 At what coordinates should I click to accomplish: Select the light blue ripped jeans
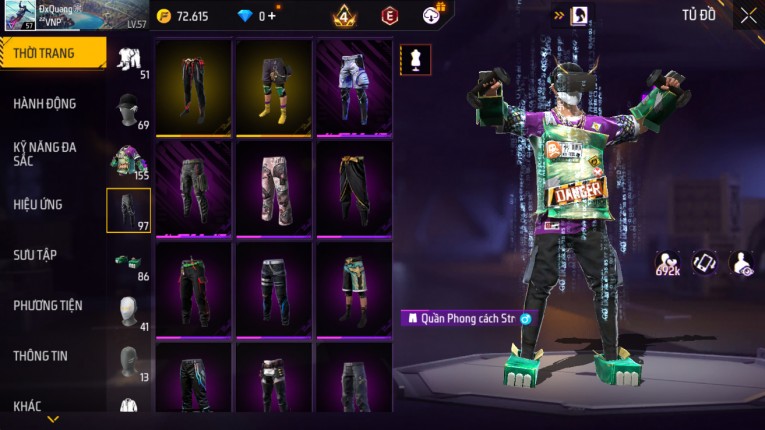[354, 86]
